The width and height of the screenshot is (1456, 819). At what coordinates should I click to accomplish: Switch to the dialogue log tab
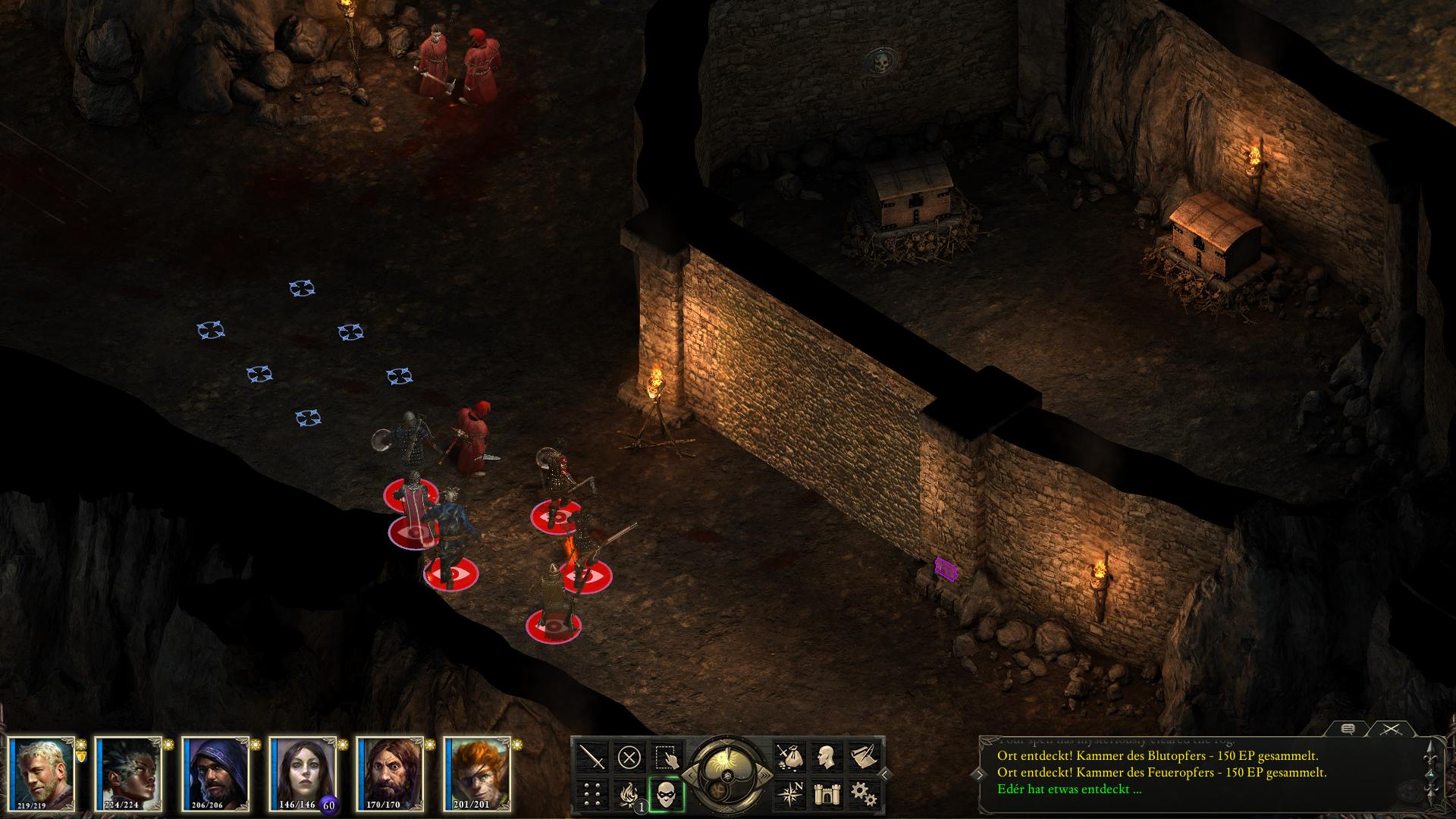[x=1348, y=729]
